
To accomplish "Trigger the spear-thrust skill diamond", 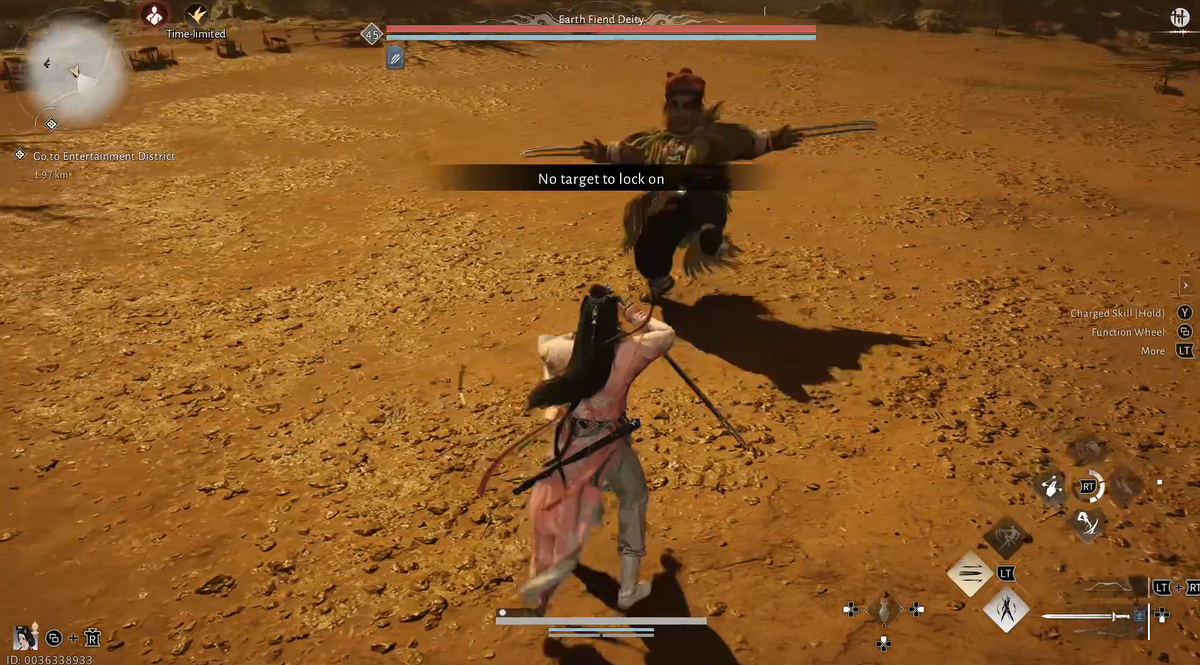I will coord(1007,537).
